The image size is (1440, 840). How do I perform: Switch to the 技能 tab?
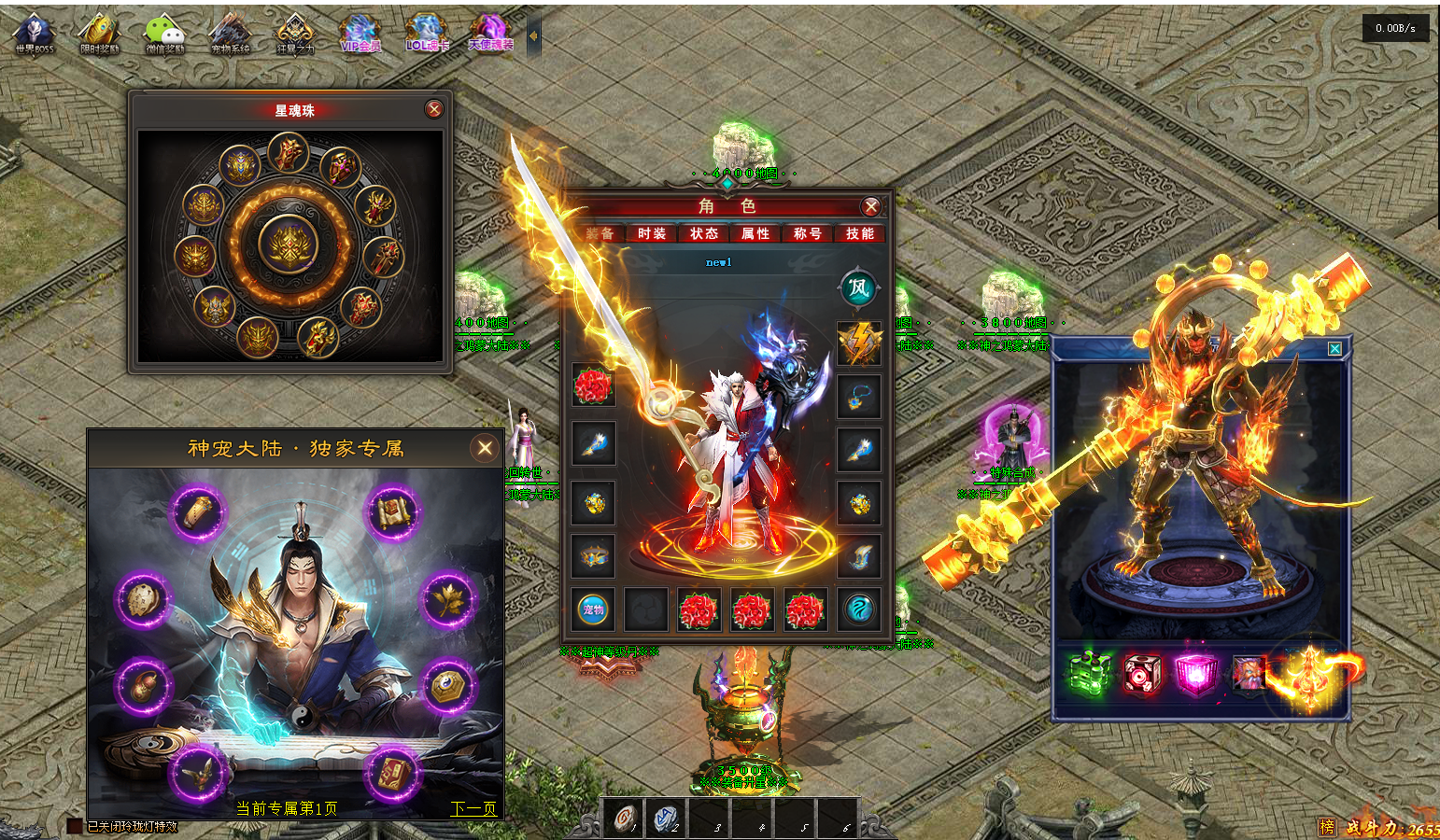[859, 233]
